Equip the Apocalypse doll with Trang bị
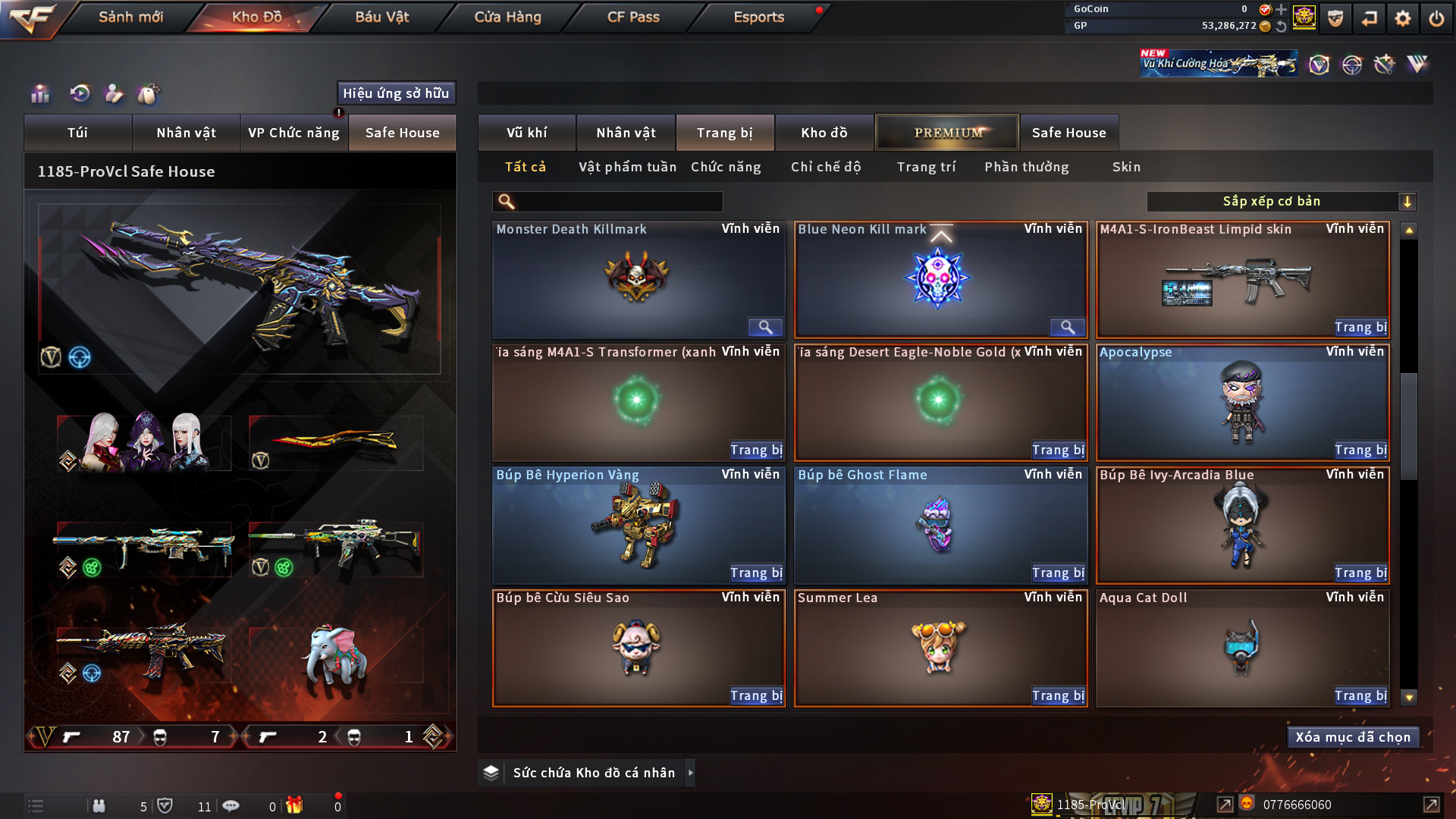 1360,450
